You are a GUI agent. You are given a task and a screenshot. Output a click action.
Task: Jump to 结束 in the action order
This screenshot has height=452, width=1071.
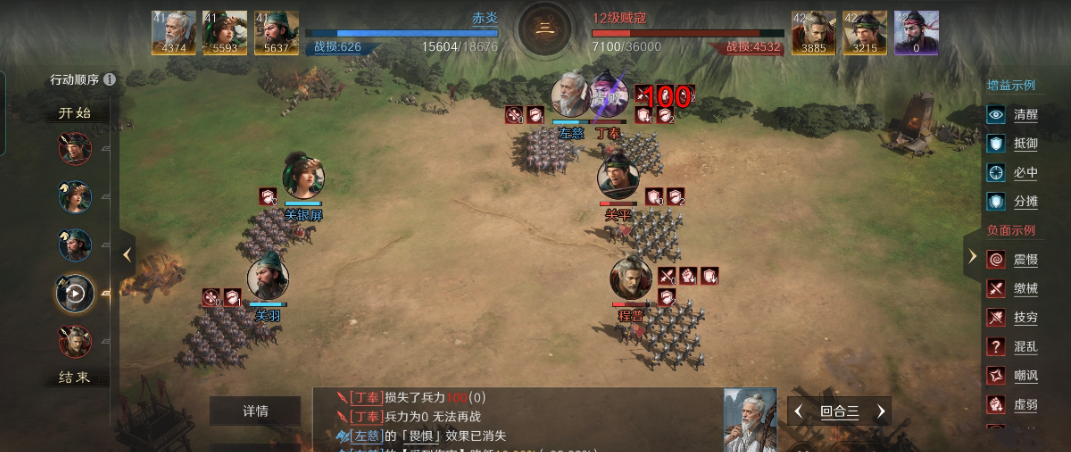pos(73,377)
